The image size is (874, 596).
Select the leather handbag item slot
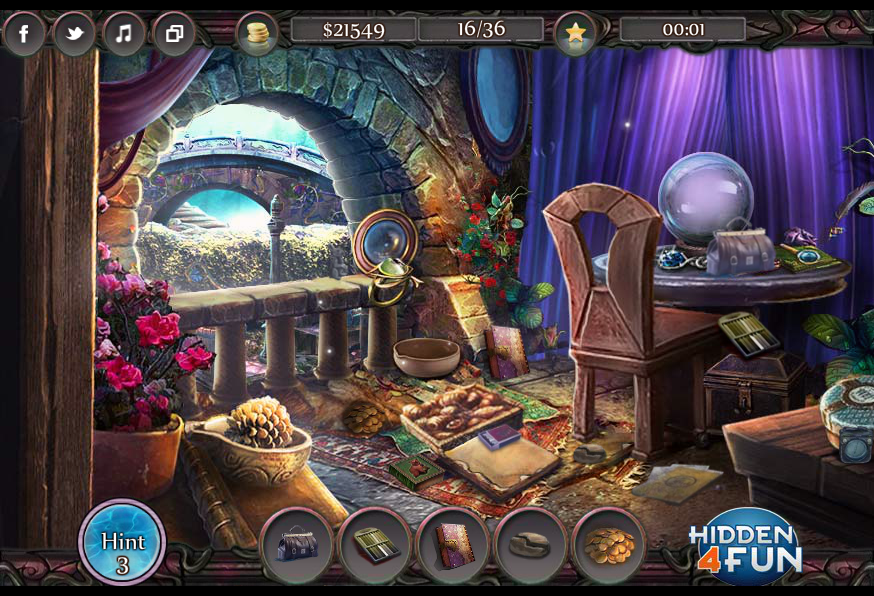click(296, 545)
